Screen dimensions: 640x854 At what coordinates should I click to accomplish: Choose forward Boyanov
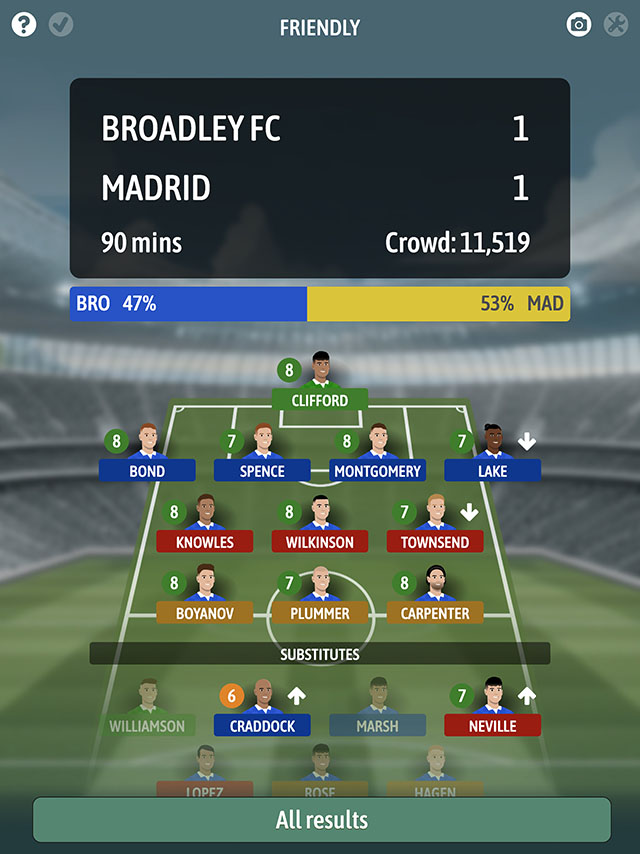coord(204,612)
